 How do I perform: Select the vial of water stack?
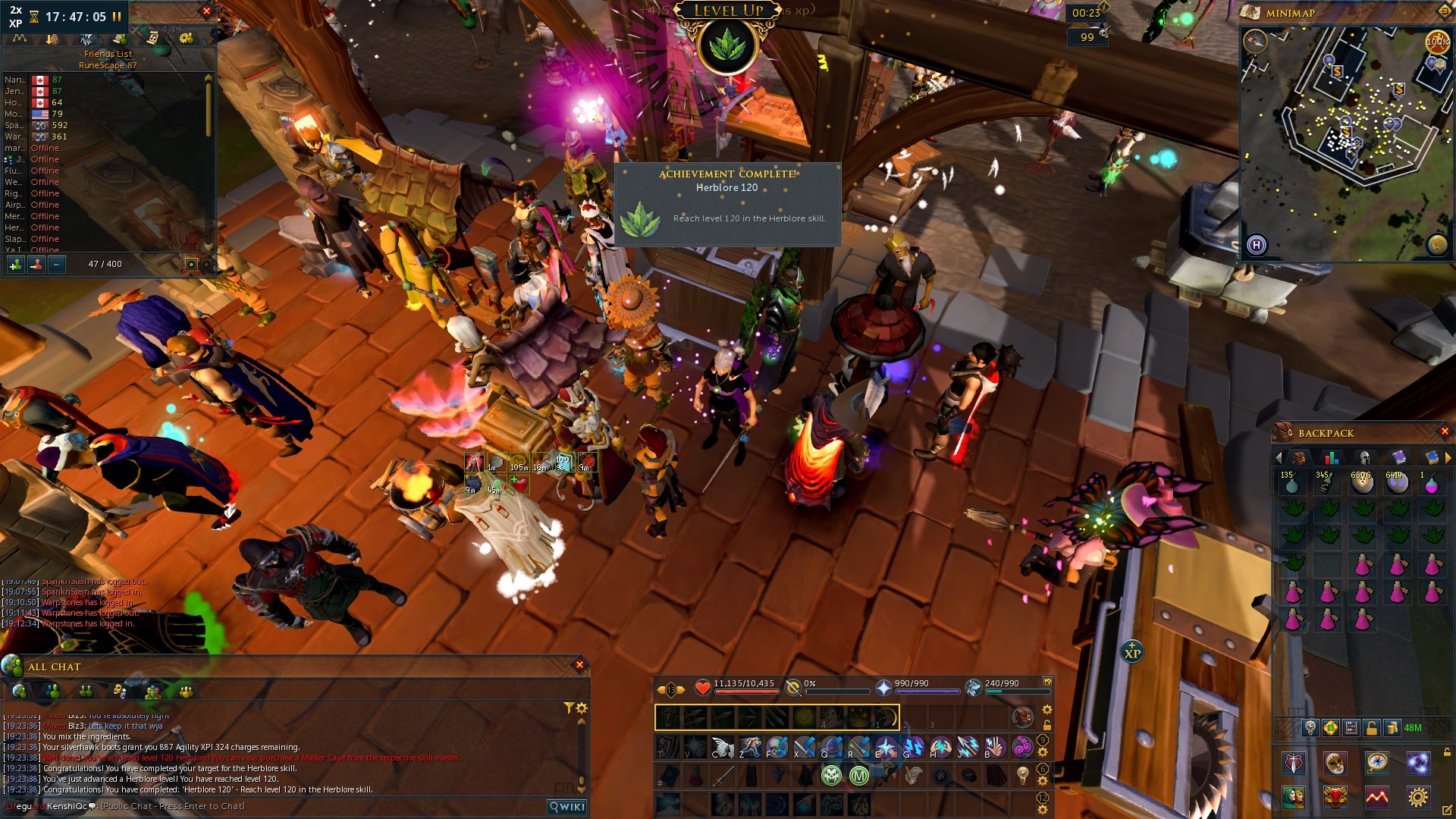tap(1291, 482)
